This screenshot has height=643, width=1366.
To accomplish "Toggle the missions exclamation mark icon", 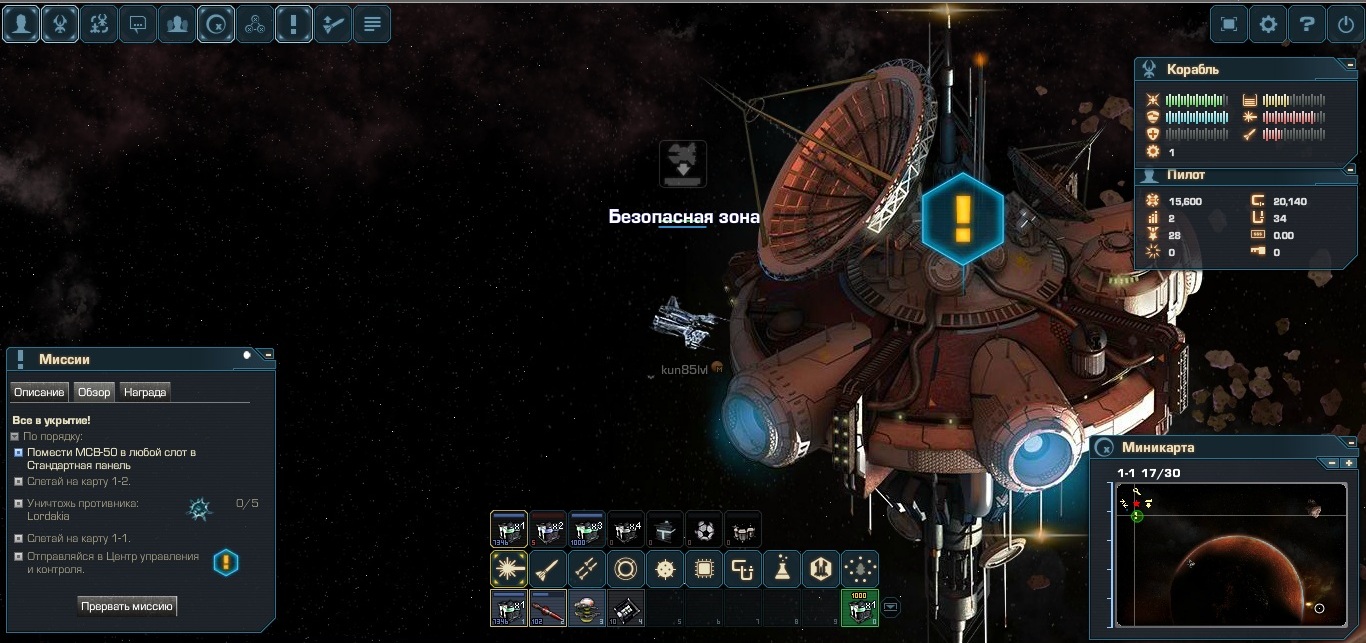I will coord(293,24).
